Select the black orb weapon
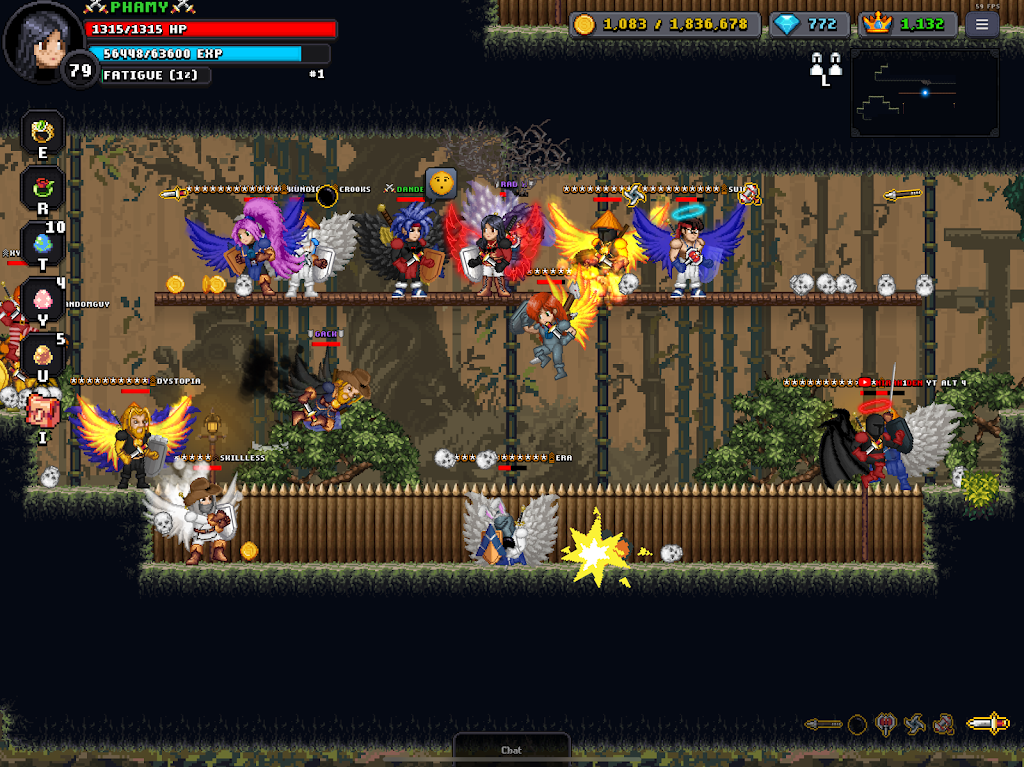The image size is (1024, 767). coord(857,724)
